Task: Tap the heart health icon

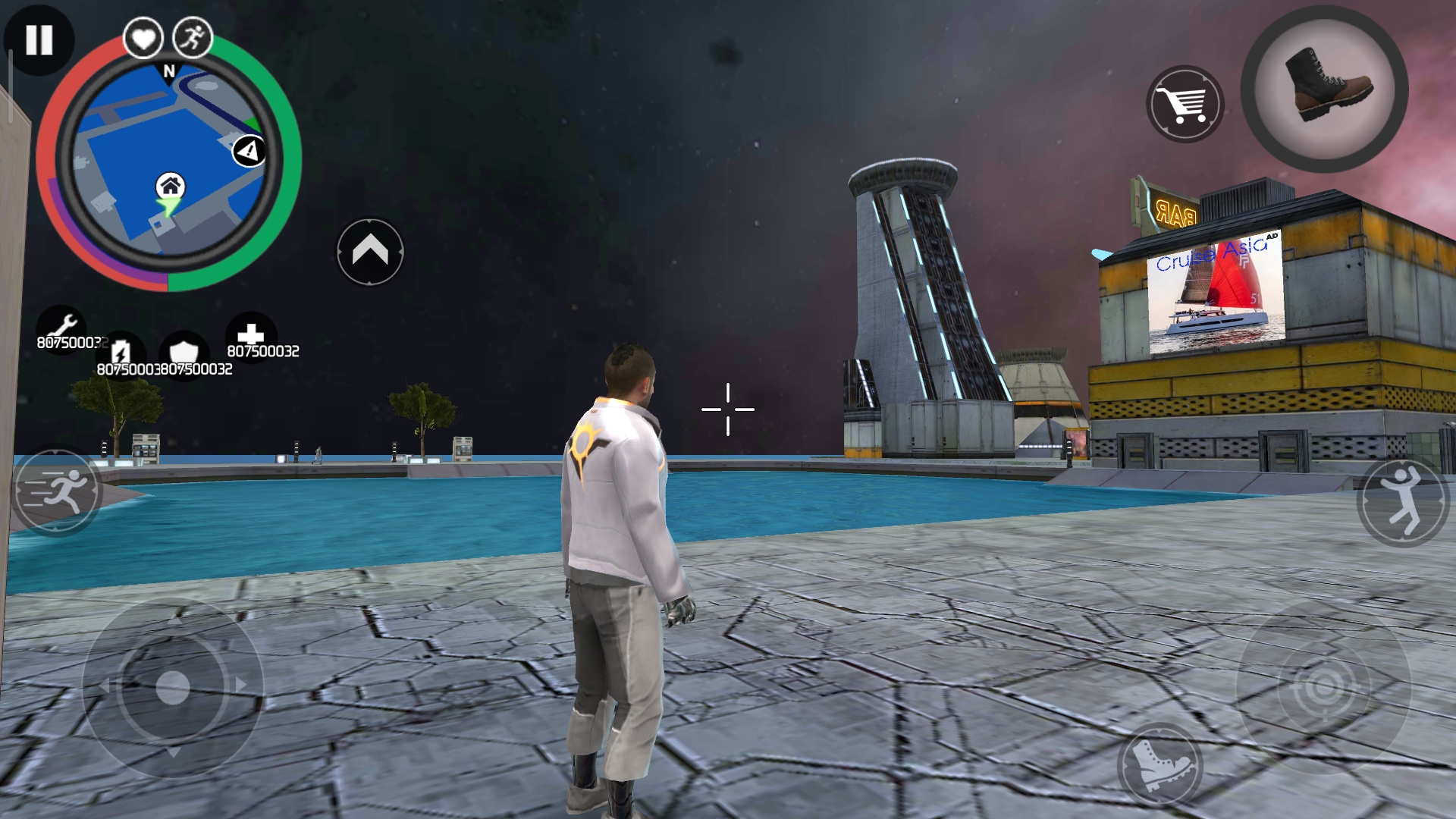Action: click(143, 38)
